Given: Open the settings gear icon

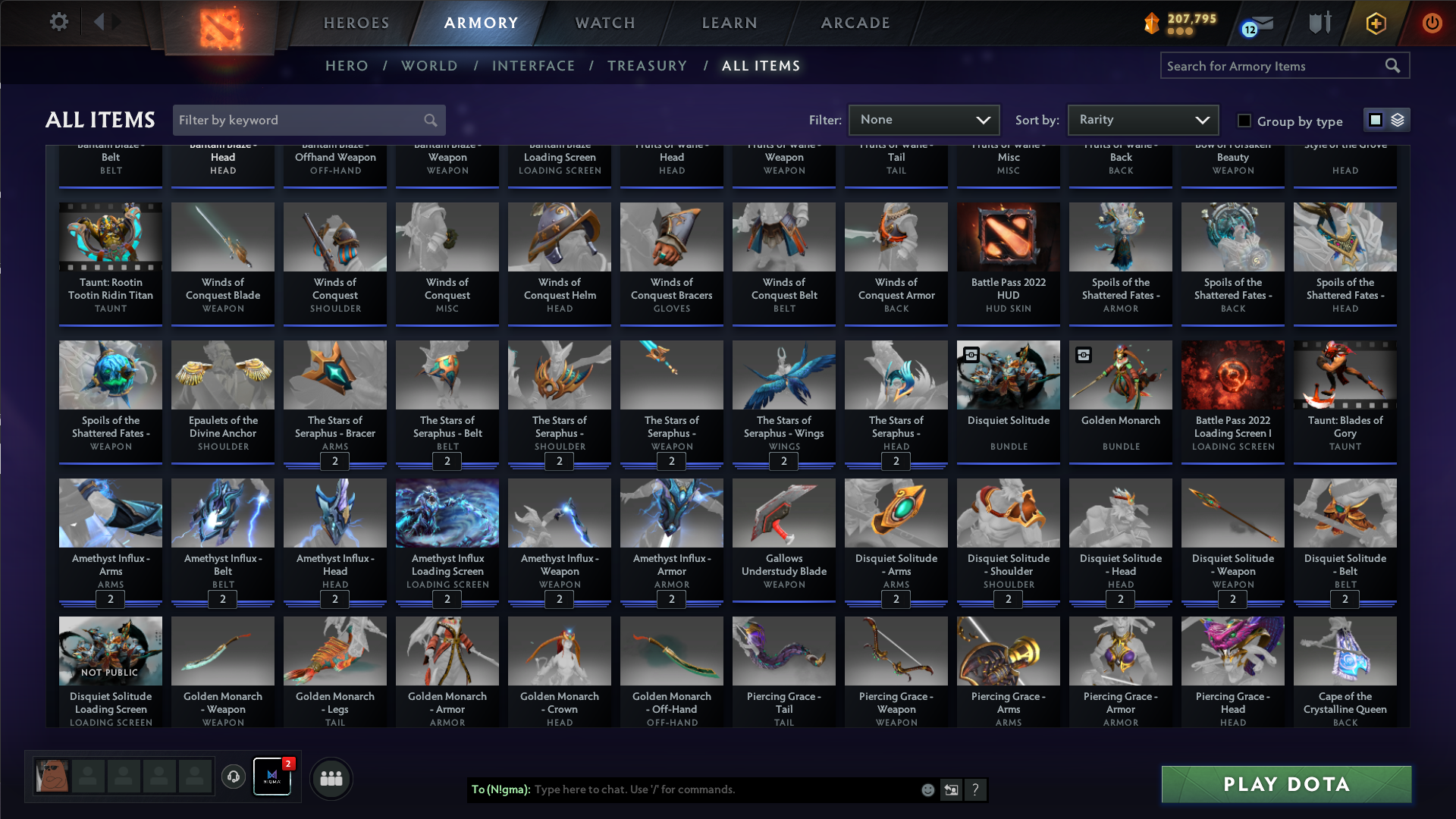Looking at the screenshot, I should pos(58,22).
